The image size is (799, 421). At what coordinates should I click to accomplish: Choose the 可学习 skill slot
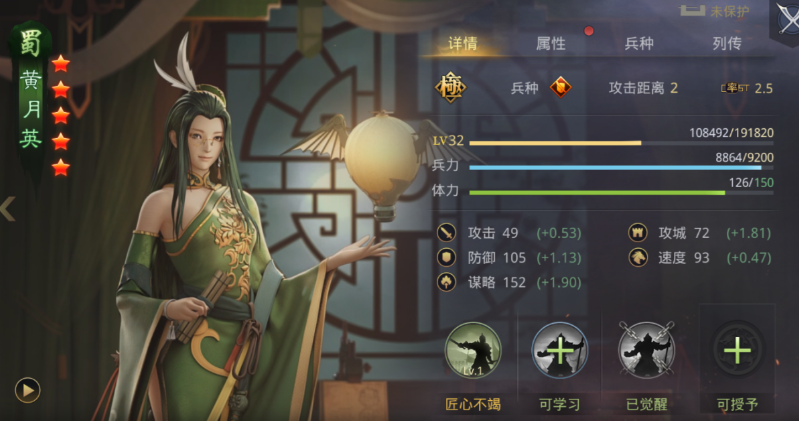(x=560, y=351)
